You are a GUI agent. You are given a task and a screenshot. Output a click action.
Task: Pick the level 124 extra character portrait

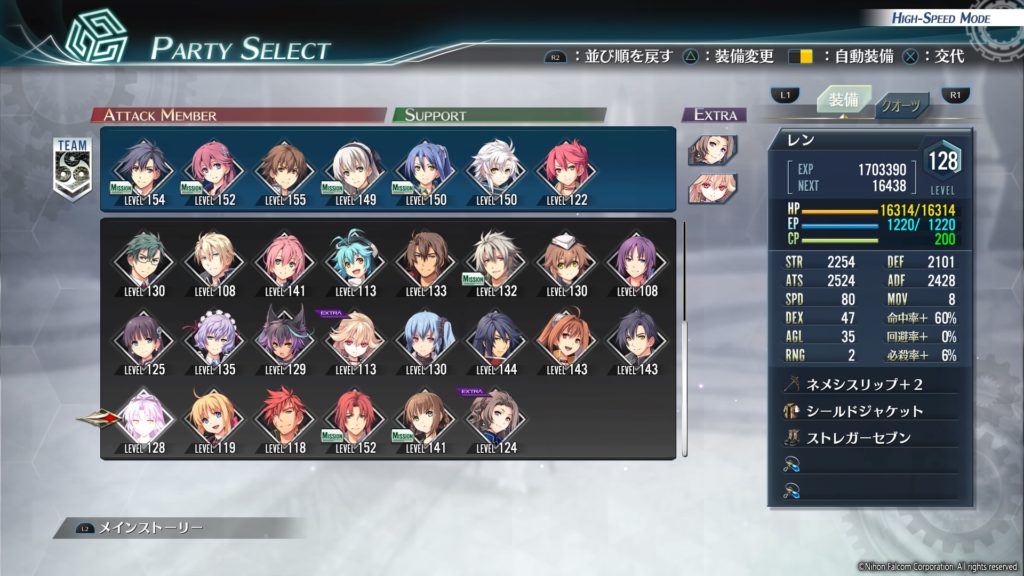(x=496, y=415)
